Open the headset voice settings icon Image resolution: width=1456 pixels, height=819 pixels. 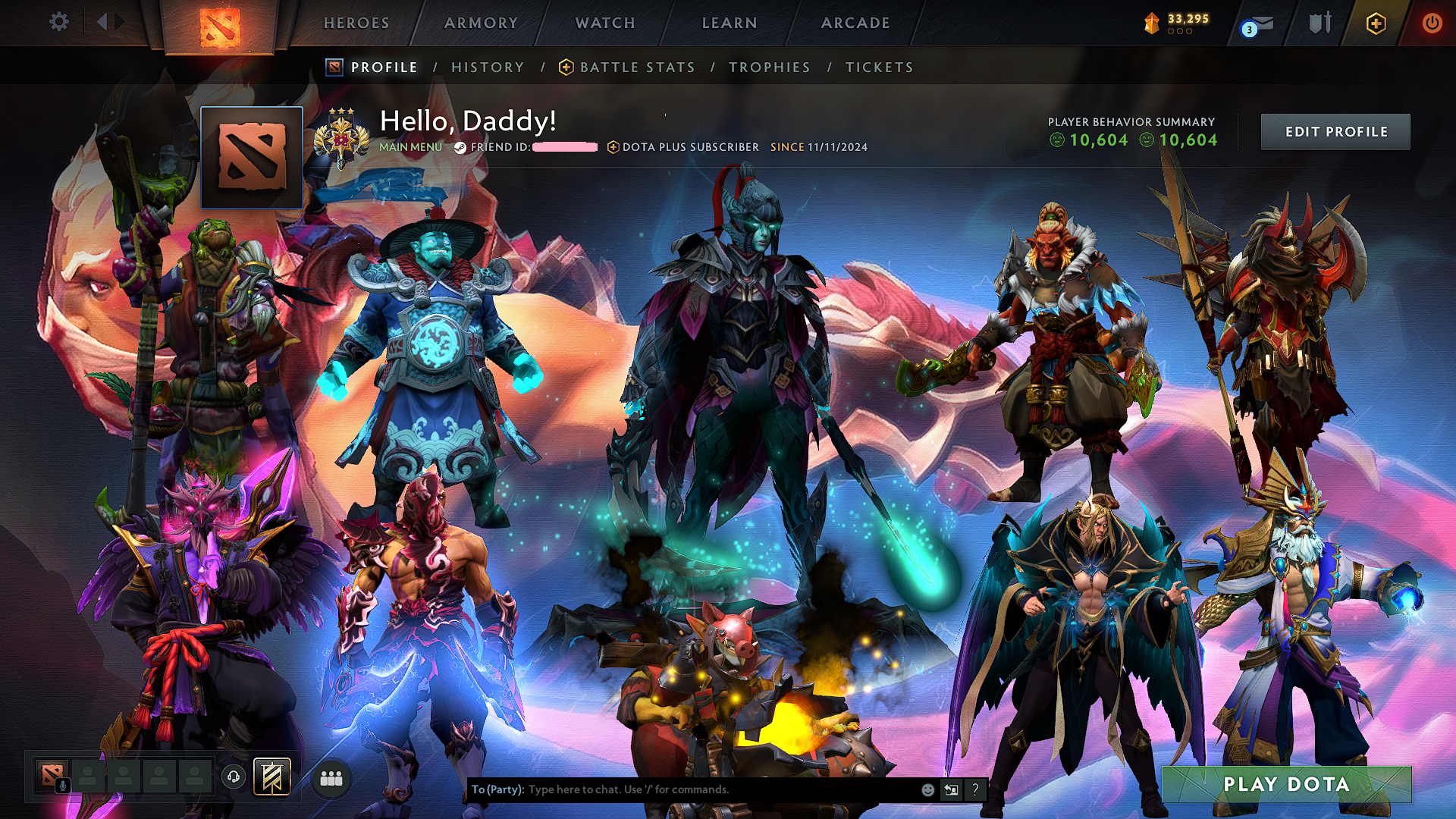coord(234,775)
